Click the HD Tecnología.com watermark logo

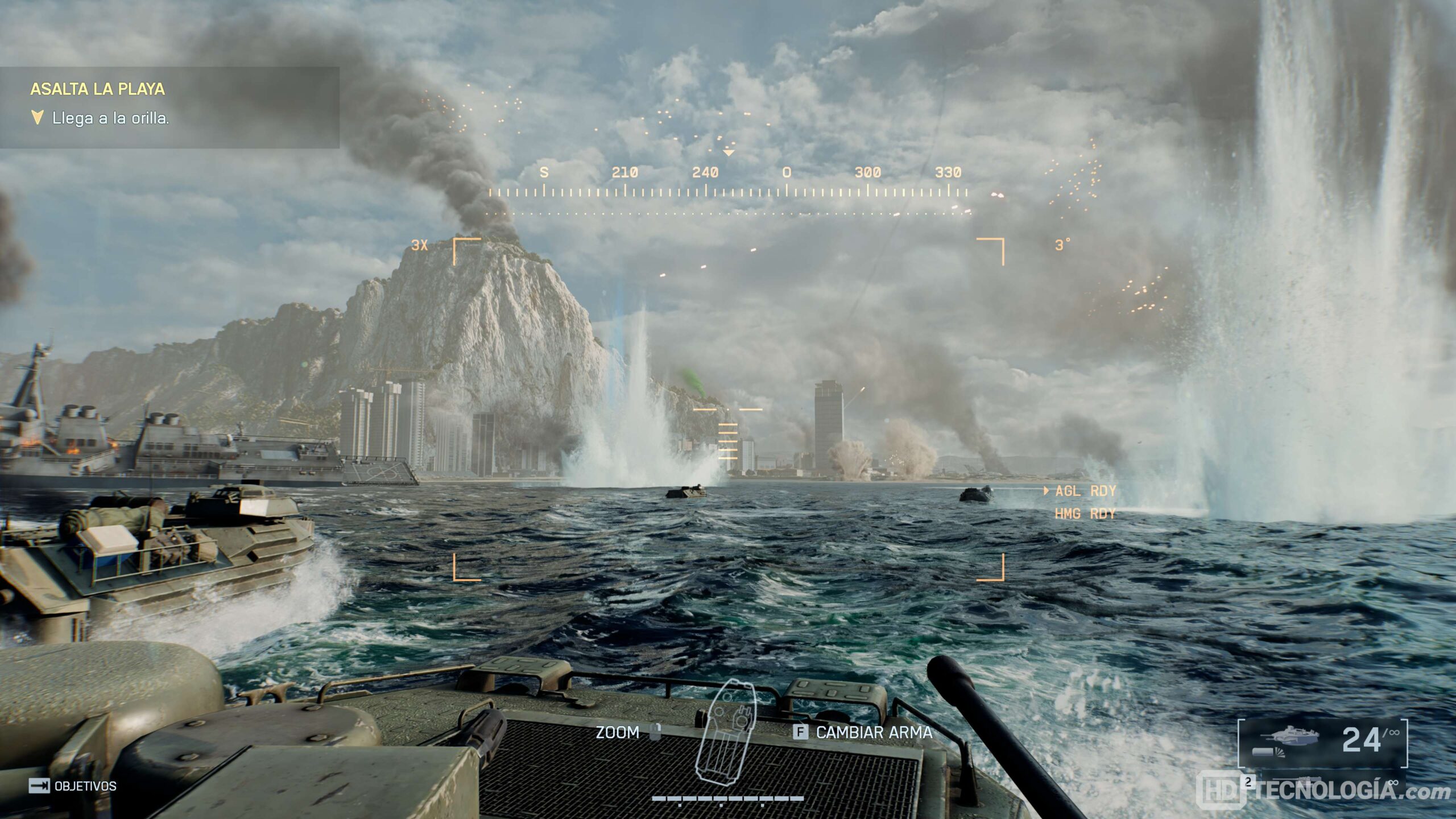pyautogui.click(x=1326, y=791)
